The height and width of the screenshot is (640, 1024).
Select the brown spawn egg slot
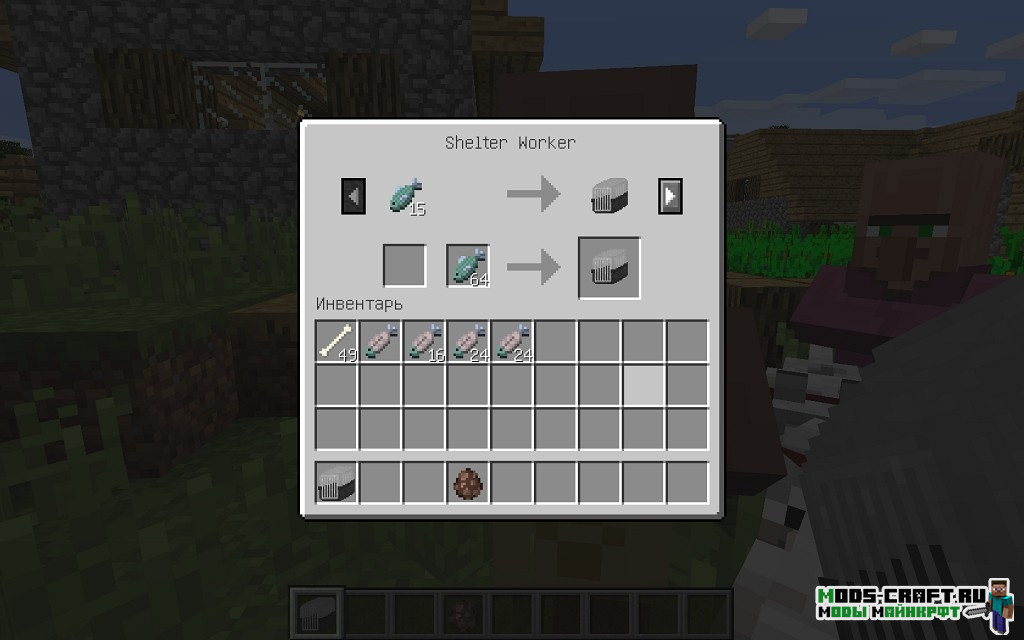468,483
